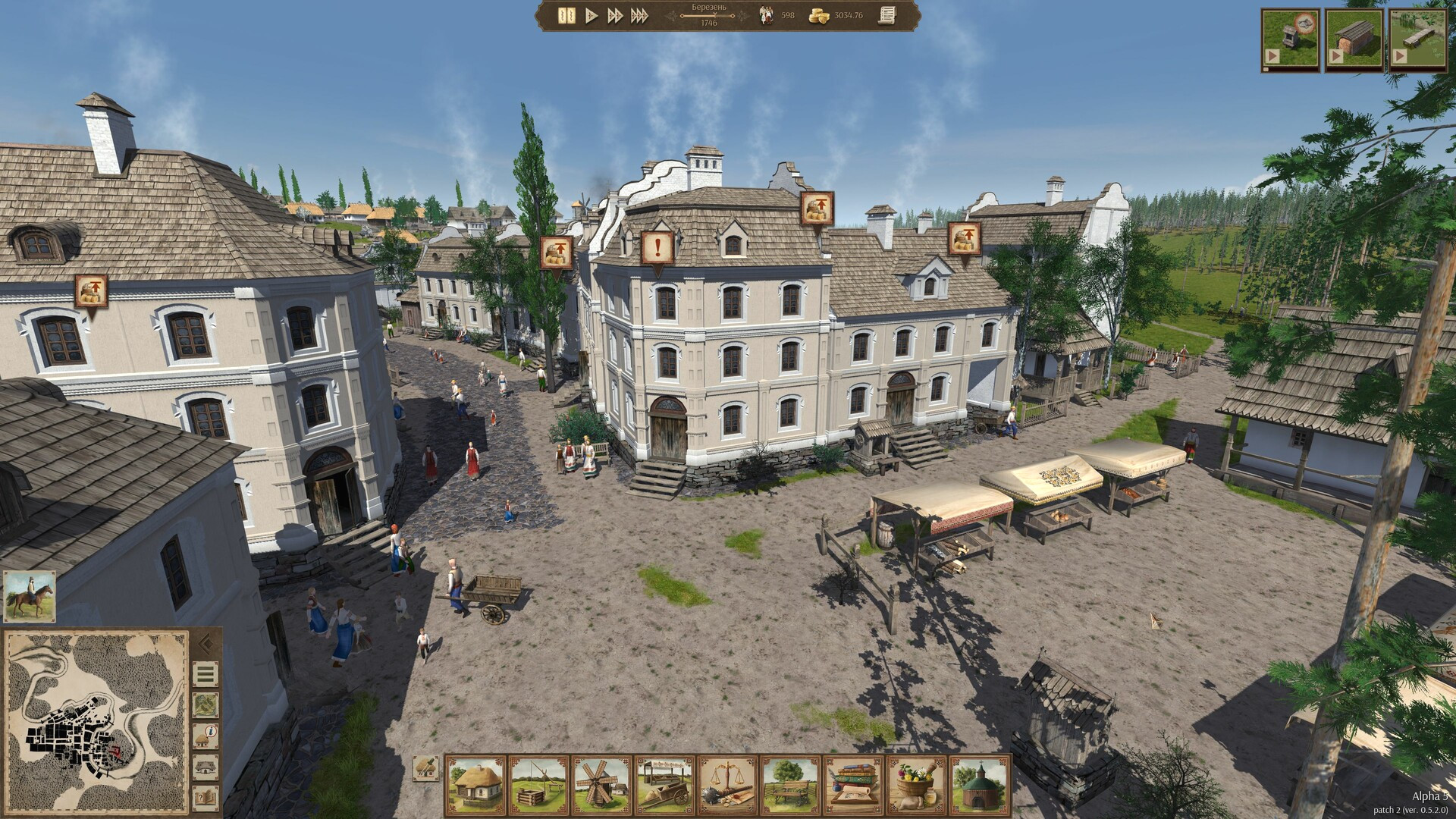Pause the game with the pause button
Image resolution: width=1456 pixels, height=819 pixels.
point(566,15)
